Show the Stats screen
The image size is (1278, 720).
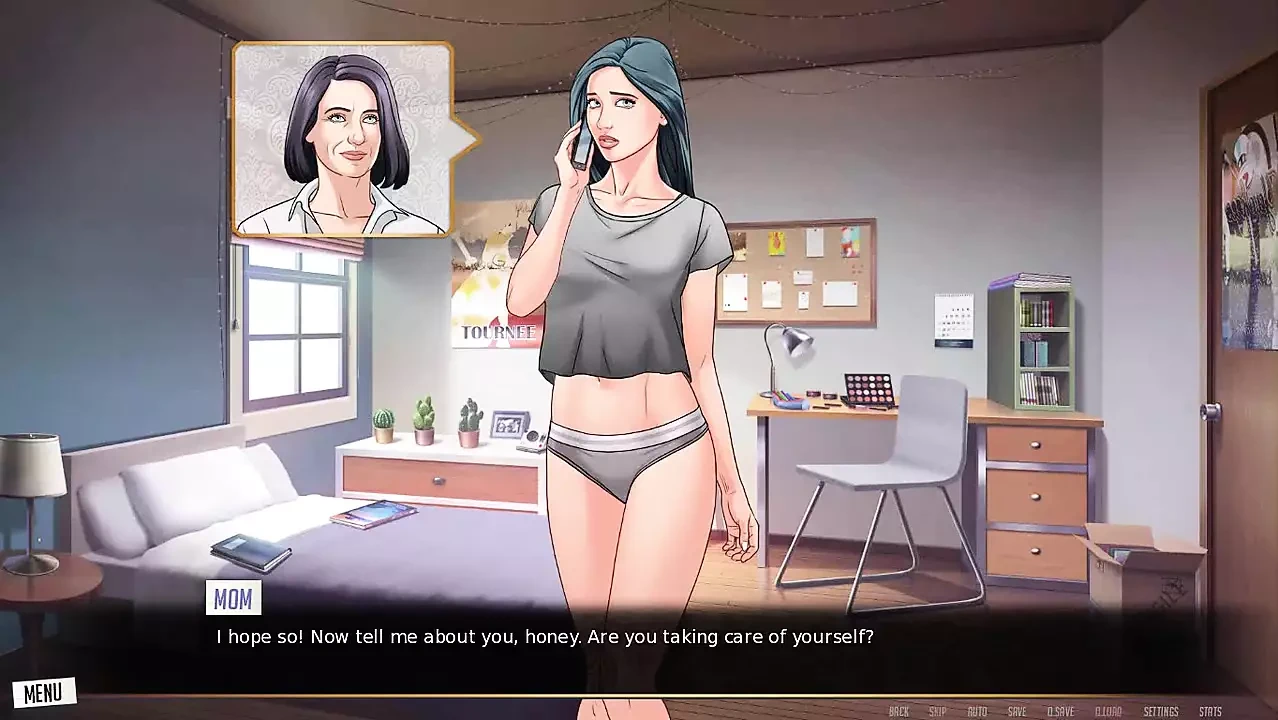(1210, 711)
